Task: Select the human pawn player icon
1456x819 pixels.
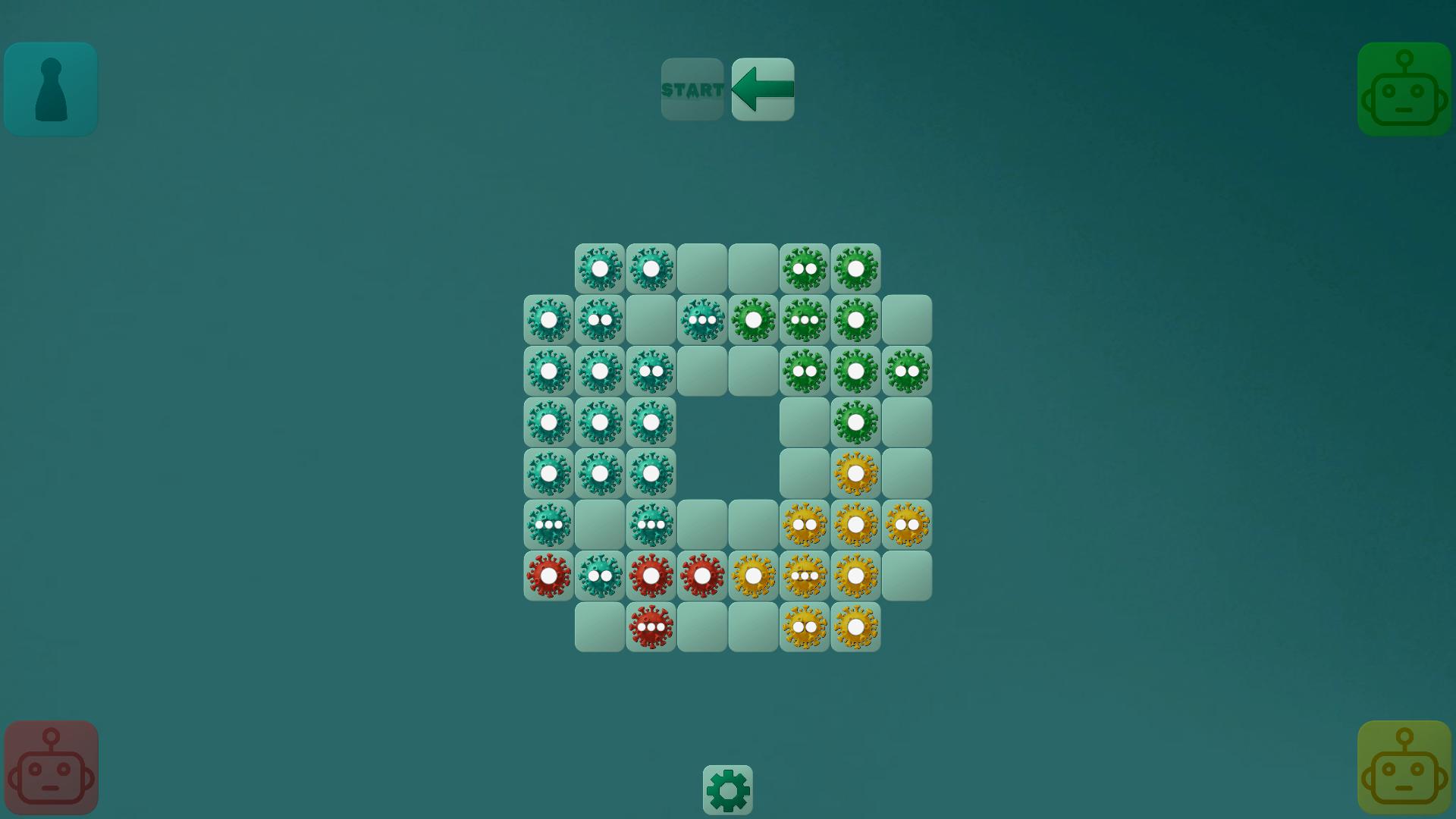Action: click(x=50, y=89)
